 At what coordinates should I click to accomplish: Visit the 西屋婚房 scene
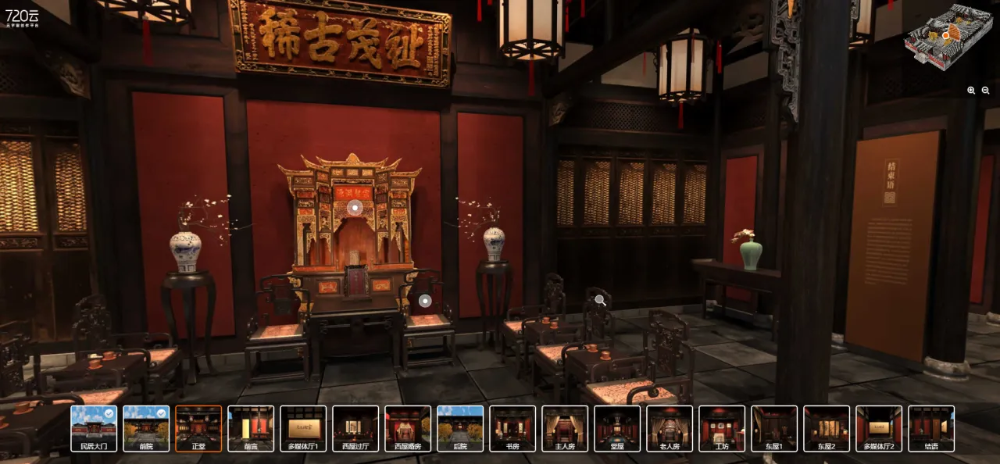click(408, 428)
